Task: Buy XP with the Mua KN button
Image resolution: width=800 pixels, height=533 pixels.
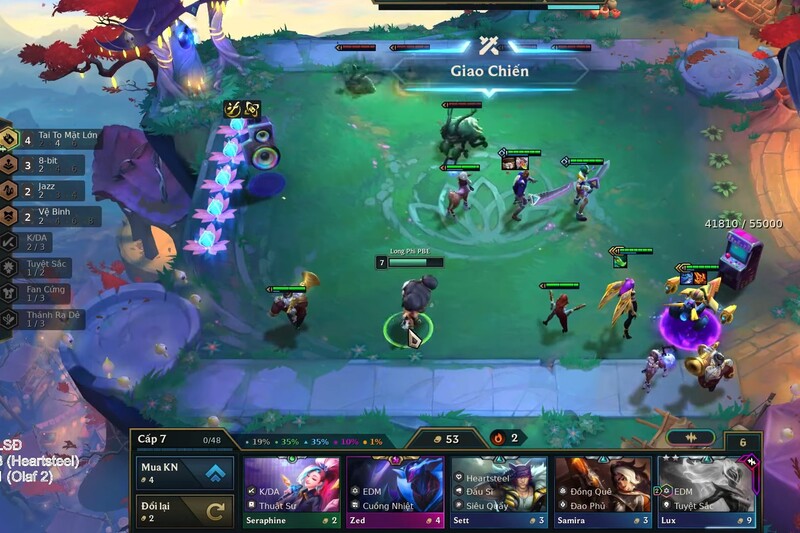Action: pos(186,472)
